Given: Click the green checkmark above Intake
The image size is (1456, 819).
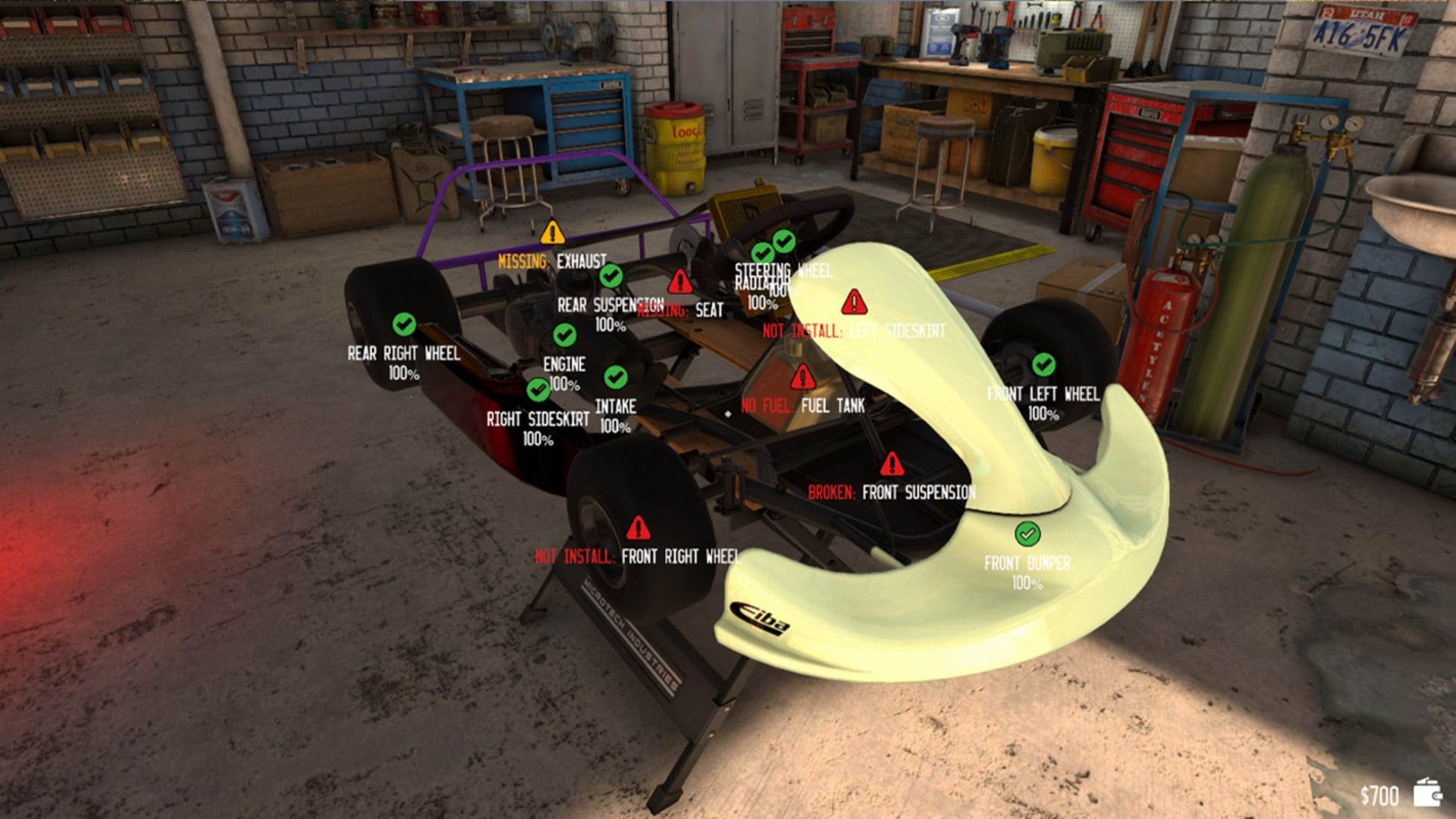Looking at the screenshot, I should pos(616,379).
